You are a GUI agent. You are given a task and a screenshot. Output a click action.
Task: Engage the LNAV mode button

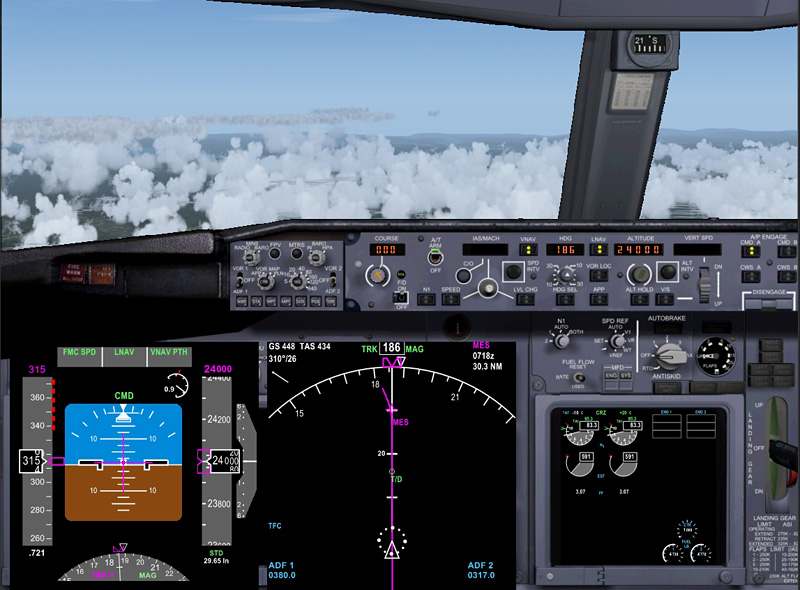pyautogui.click(x=600, y=249)
